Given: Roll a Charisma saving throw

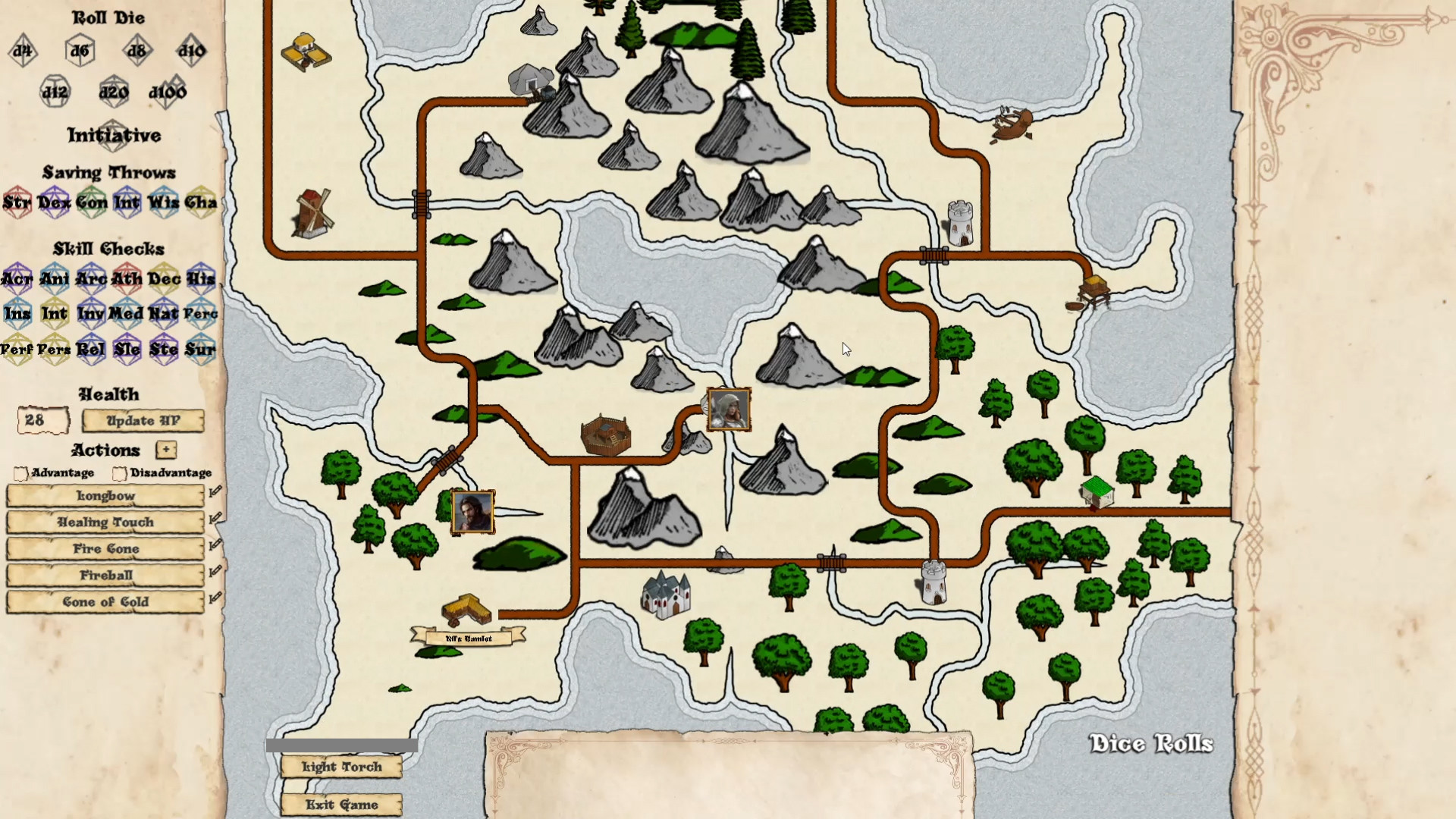Looking at the screenshot, I should (200, 203).
